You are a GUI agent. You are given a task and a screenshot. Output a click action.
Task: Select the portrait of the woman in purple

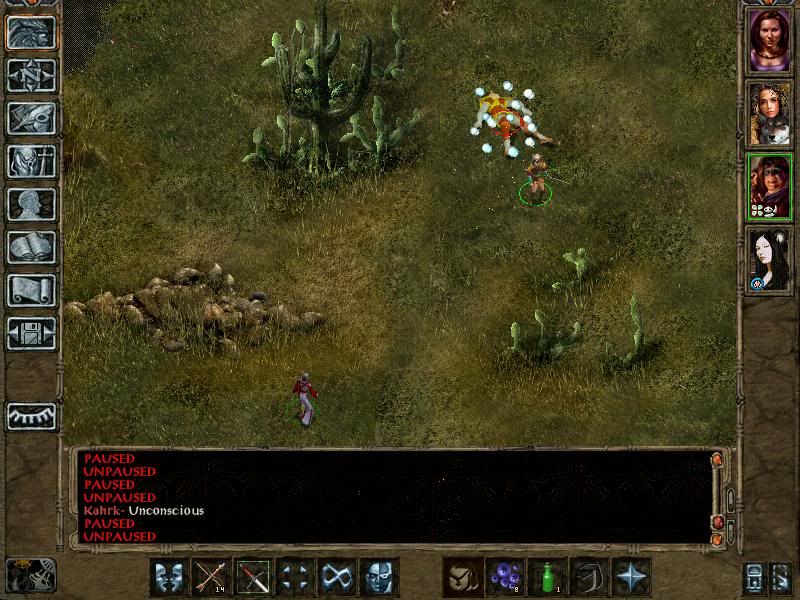pos(770,40)
